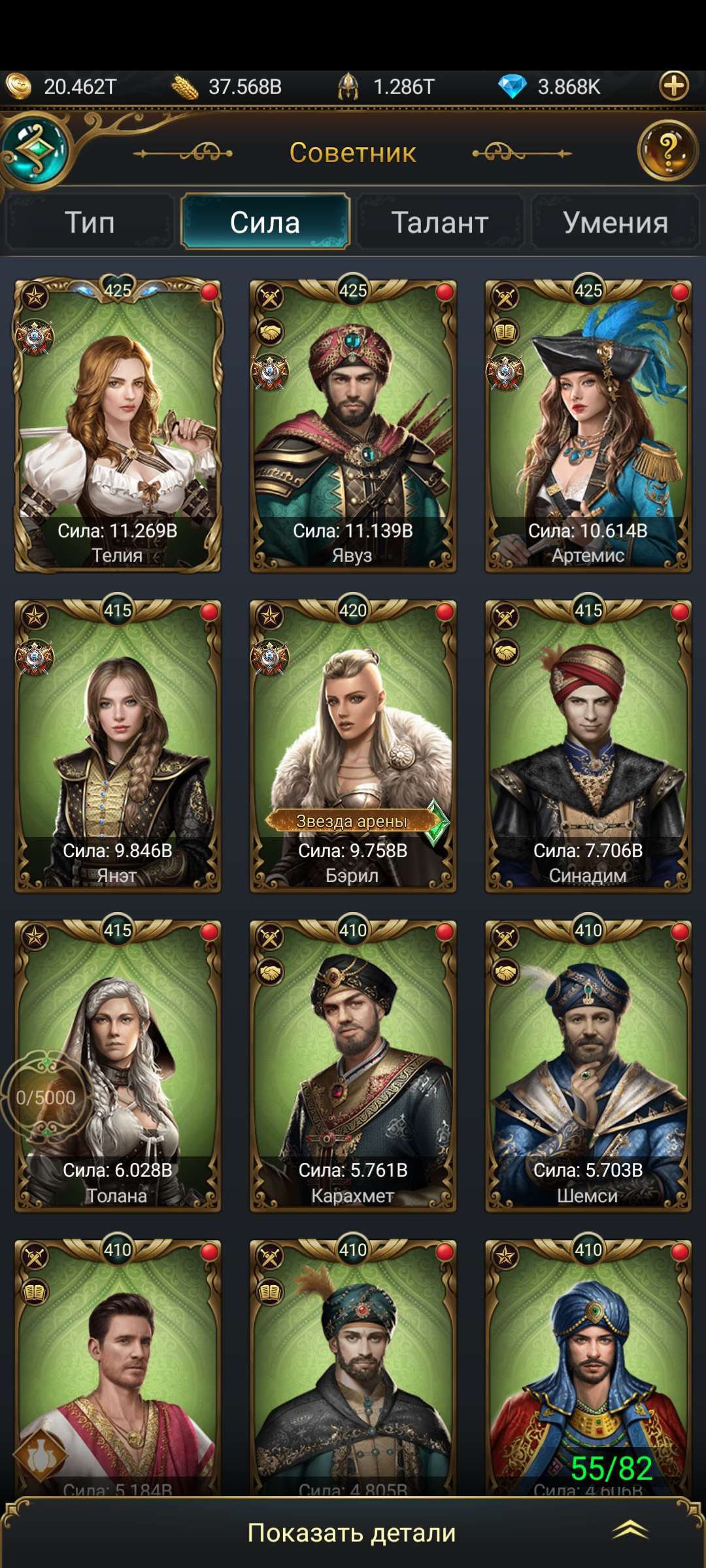Expand the Показать детали panel
This screenshot has width=706, height=1568.
point(353,1533)
